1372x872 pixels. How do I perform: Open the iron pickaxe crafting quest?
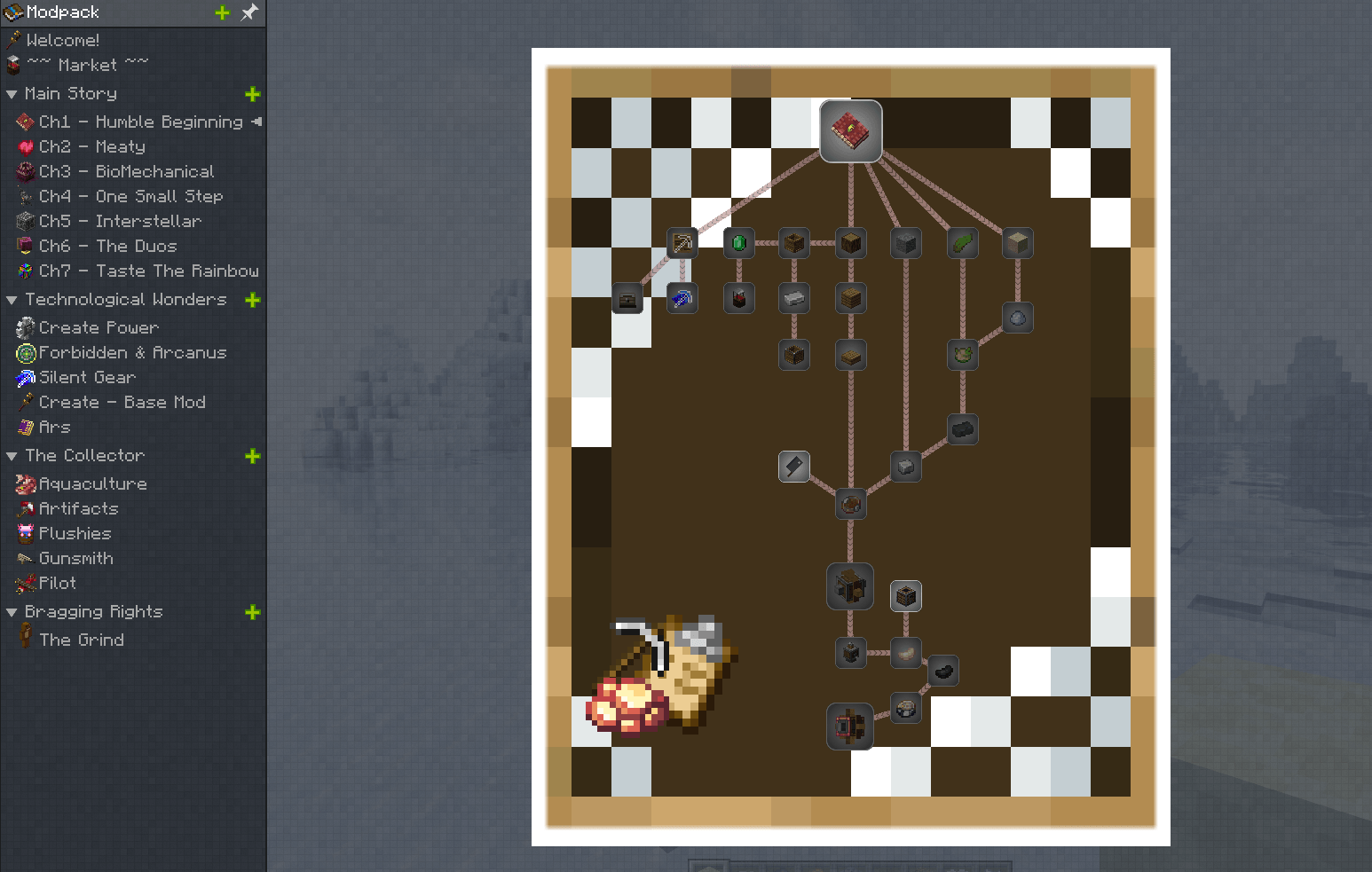(682, 242)
